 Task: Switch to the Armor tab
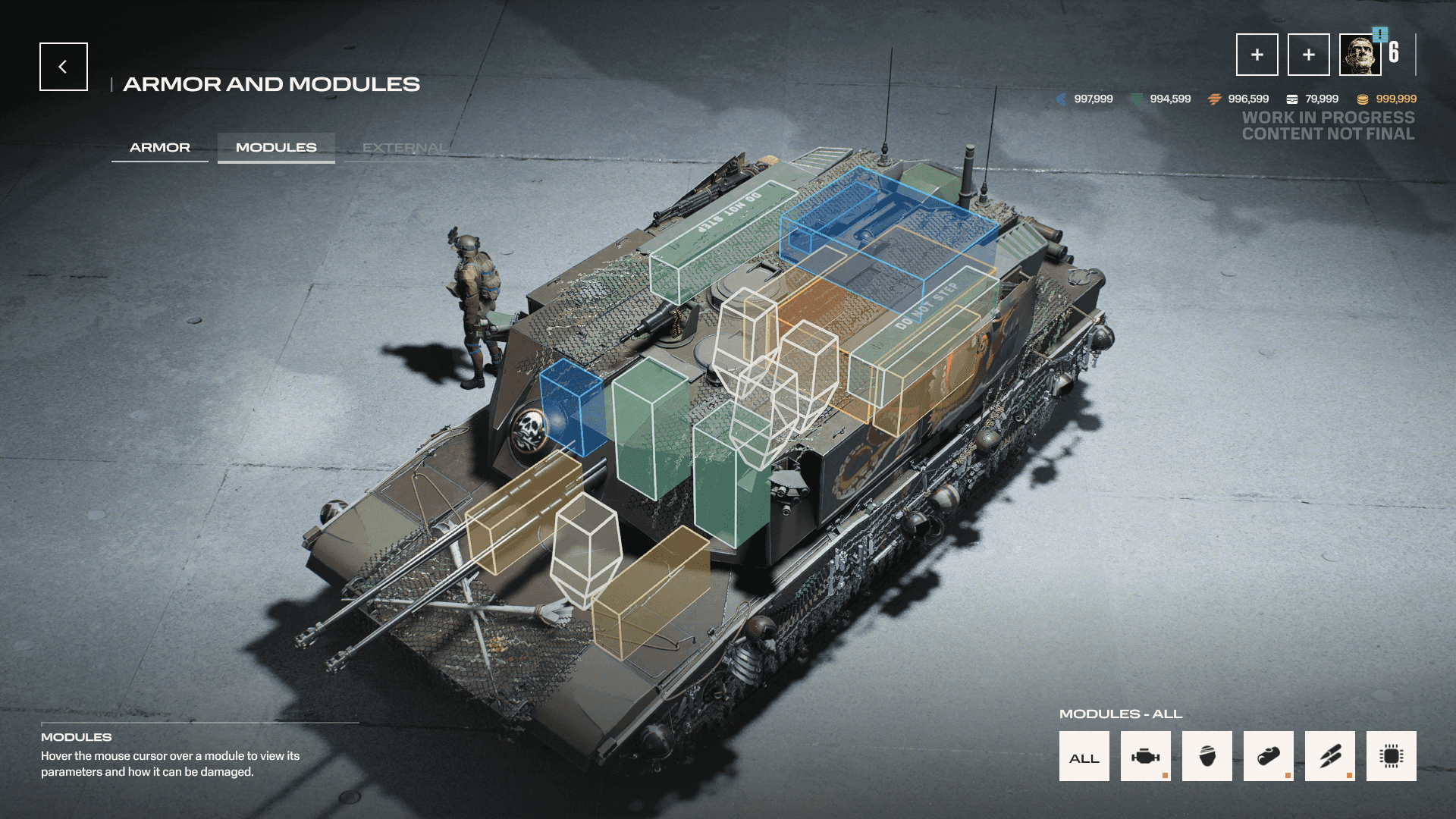tap(160, 148)
